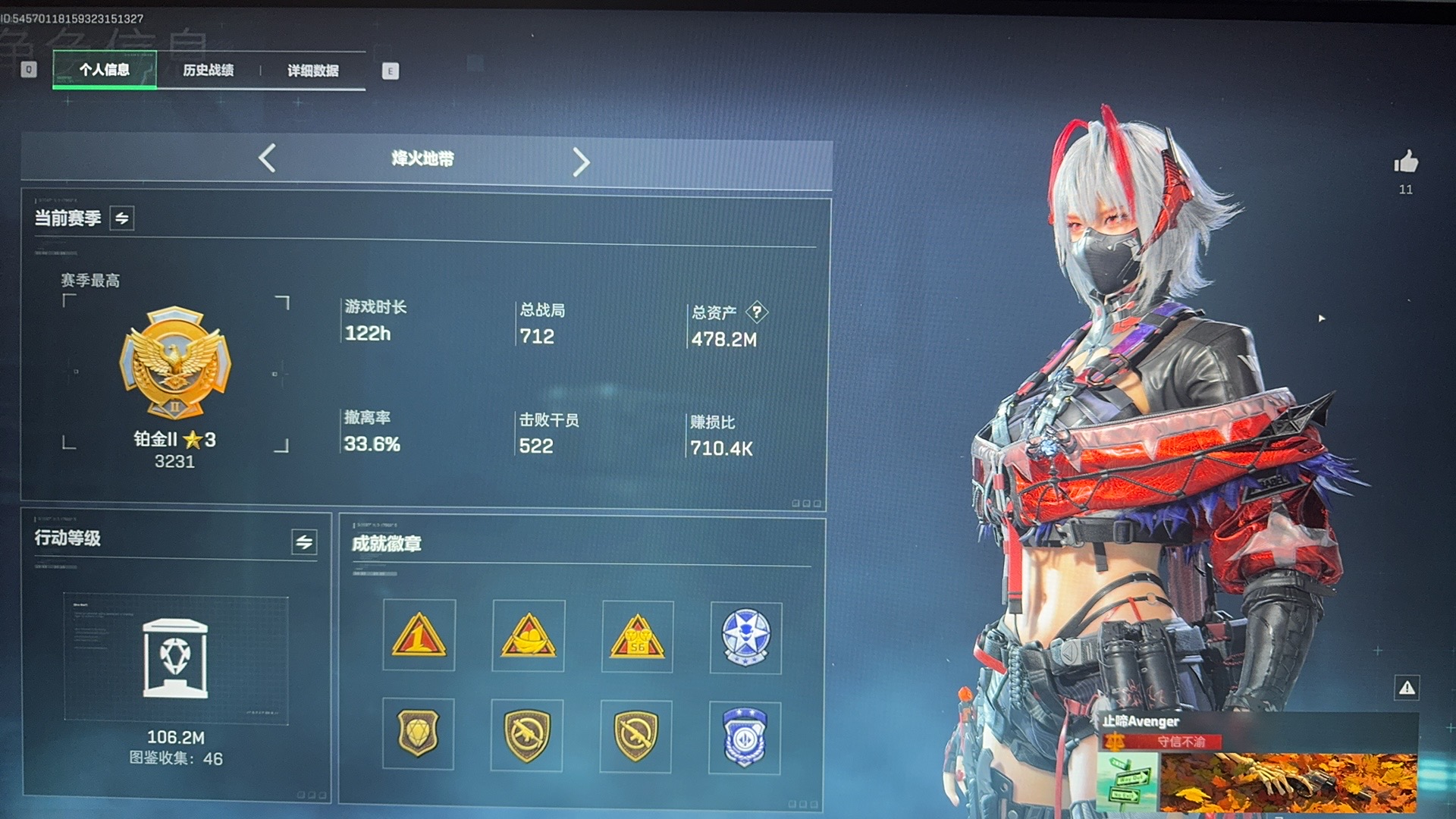
Task: Go to next game mode with right arrow
Action: [x=581, y=162]
